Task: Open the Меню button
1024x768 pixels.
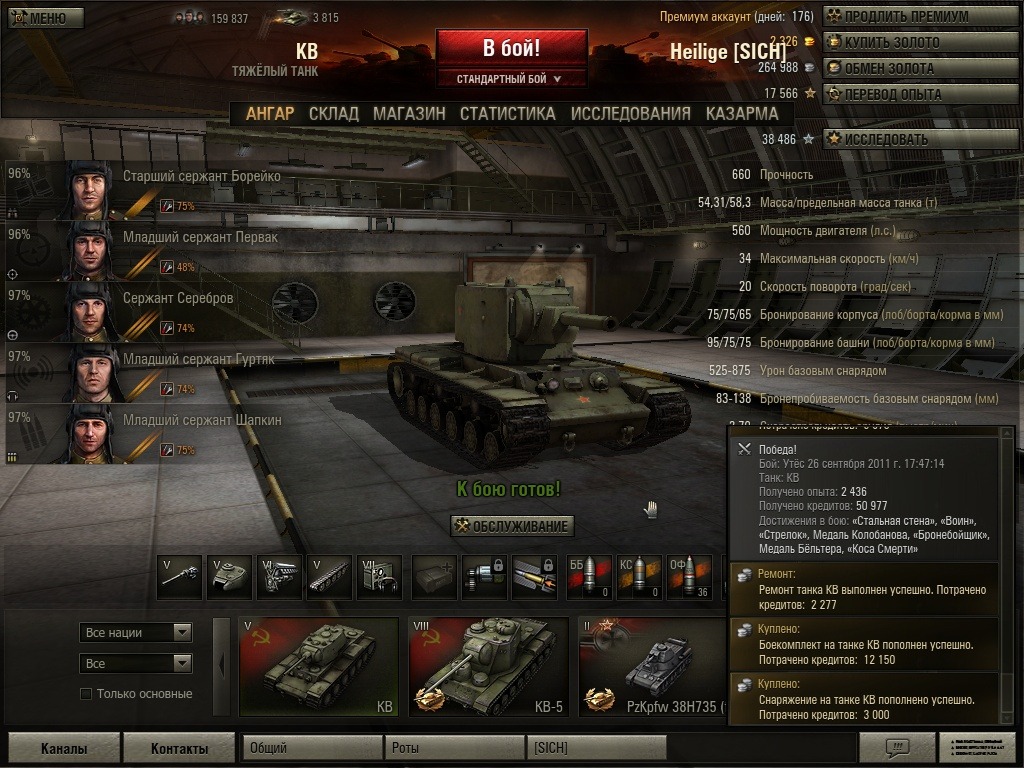Action: point(39,18)
